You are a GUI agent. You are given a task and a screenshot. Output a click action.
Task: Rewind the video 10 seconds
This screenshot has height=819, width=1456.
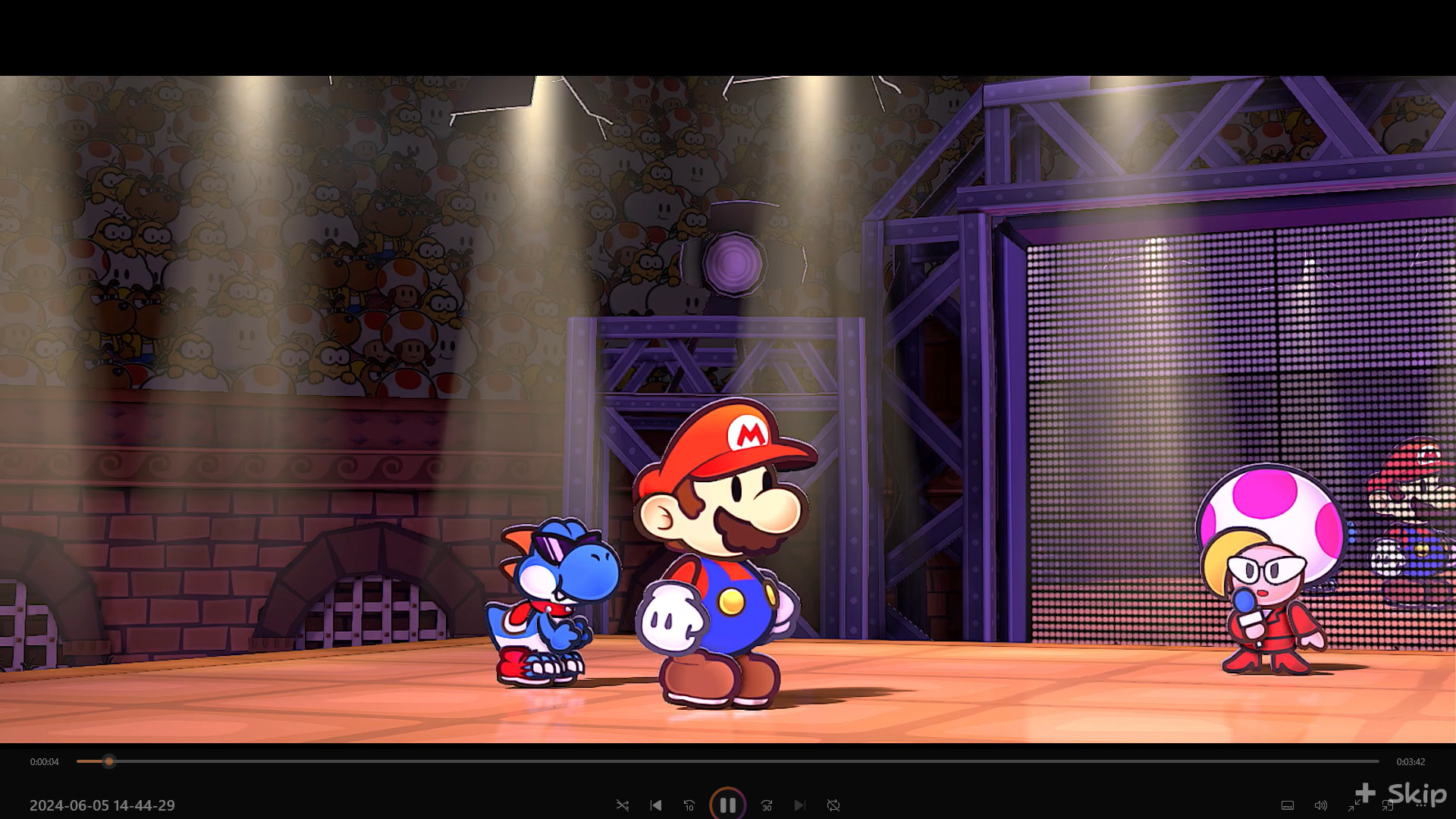[x=689, y=805]
